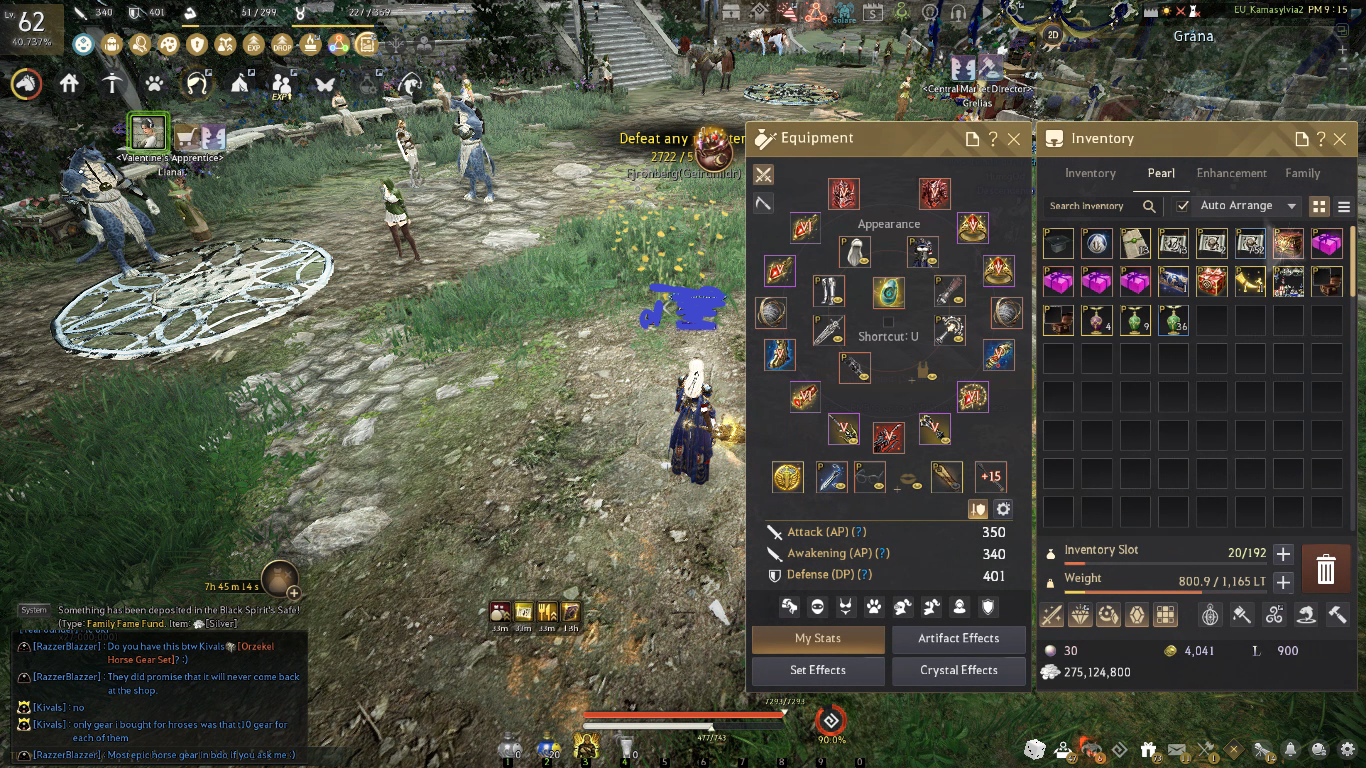Open the Family tab
The height and width of the screenshot is (768, 1366).
coord(1302,173)
